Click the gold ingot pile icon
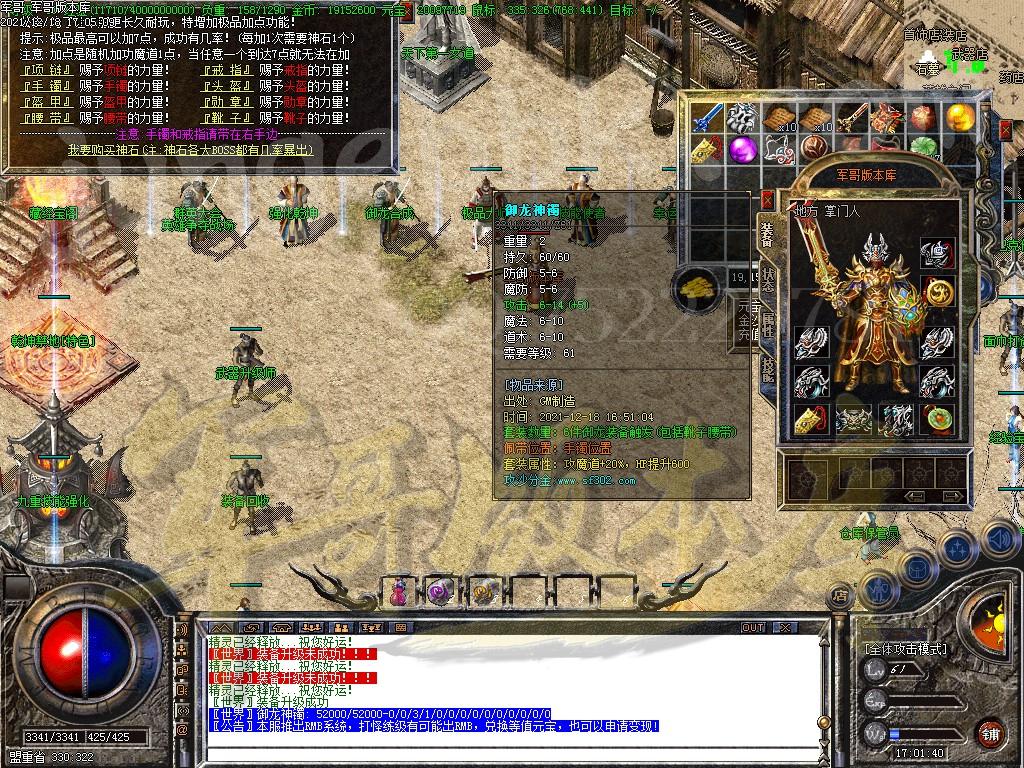The image size is (1024, 768). pos(696,289)
